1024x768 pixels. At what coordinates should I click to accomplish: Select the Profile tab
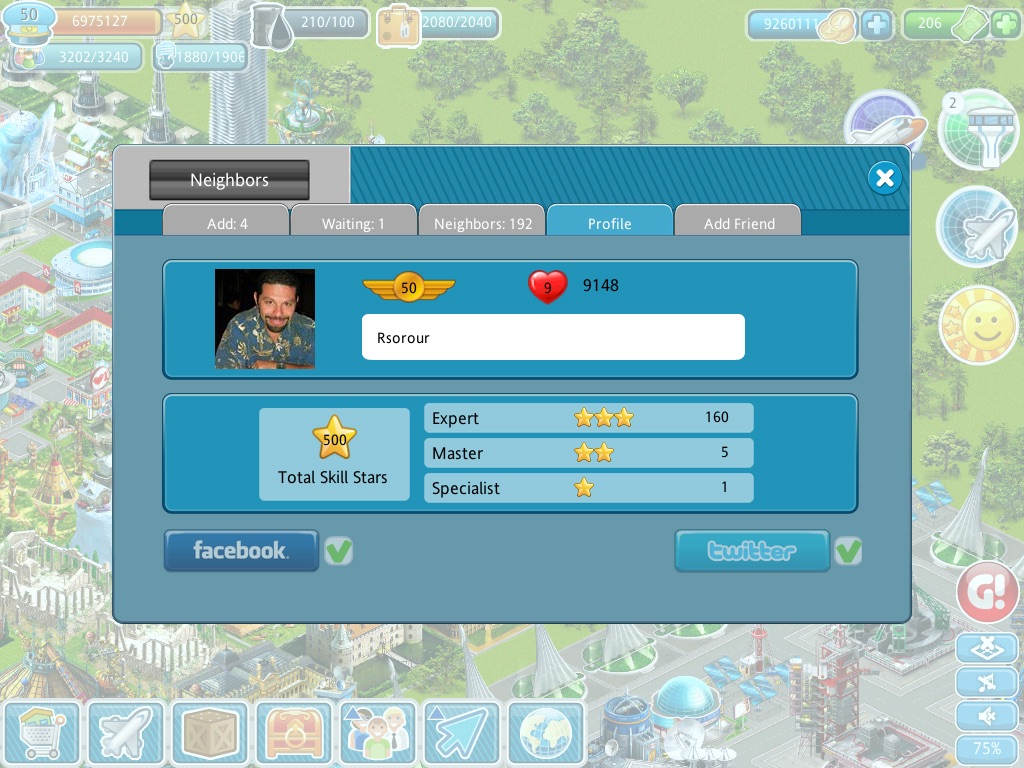click(609, 223)
